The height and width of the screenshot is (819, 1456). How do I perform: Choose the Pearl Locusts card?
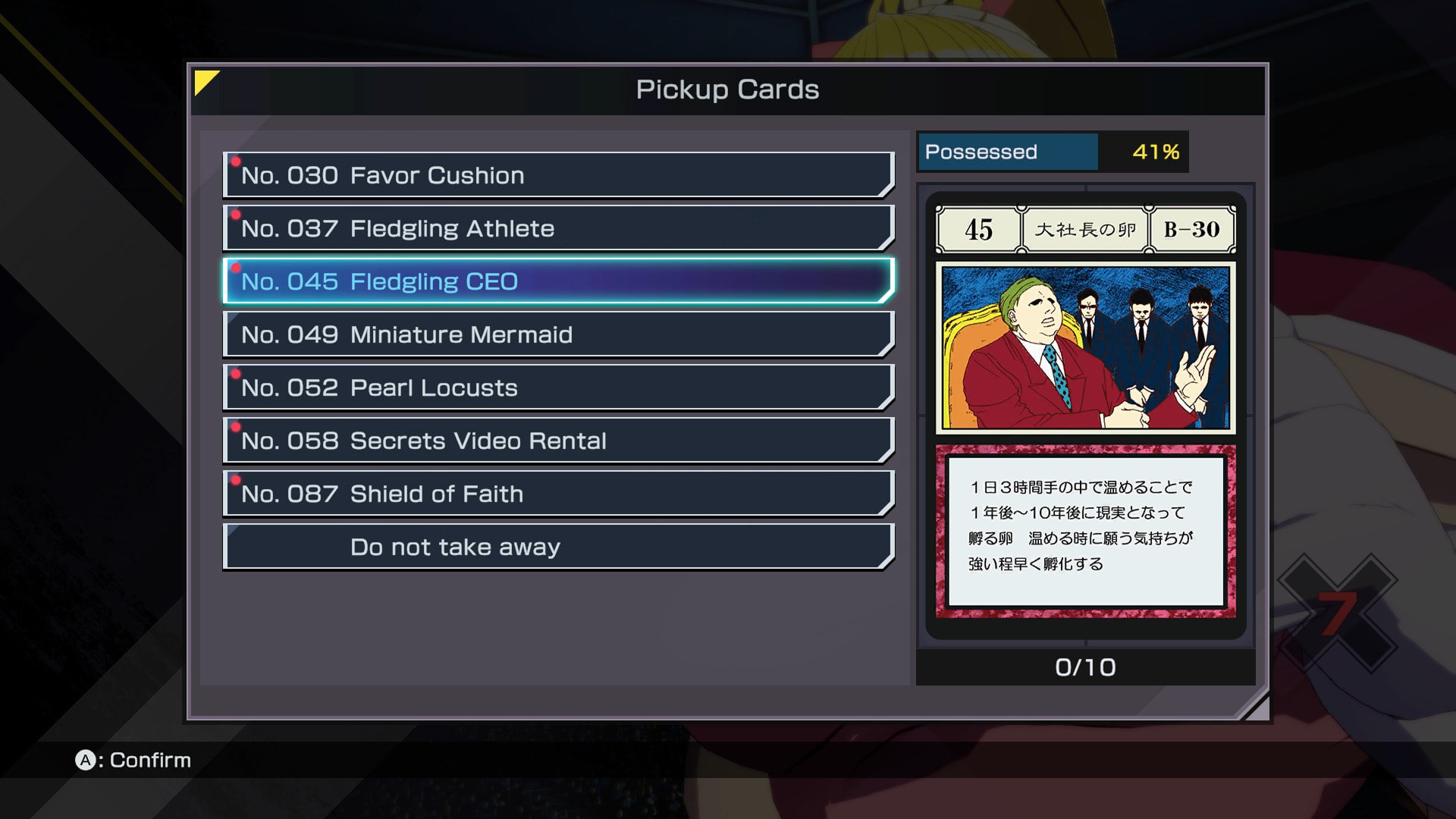[x=558, y=388]
